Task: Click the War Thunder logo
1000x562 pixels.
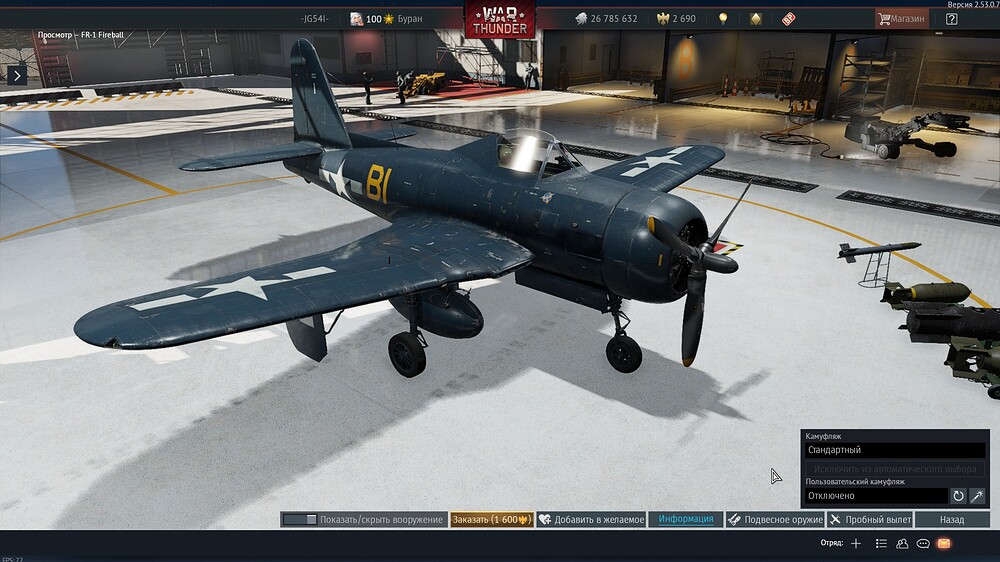Action: coord(499,19)
